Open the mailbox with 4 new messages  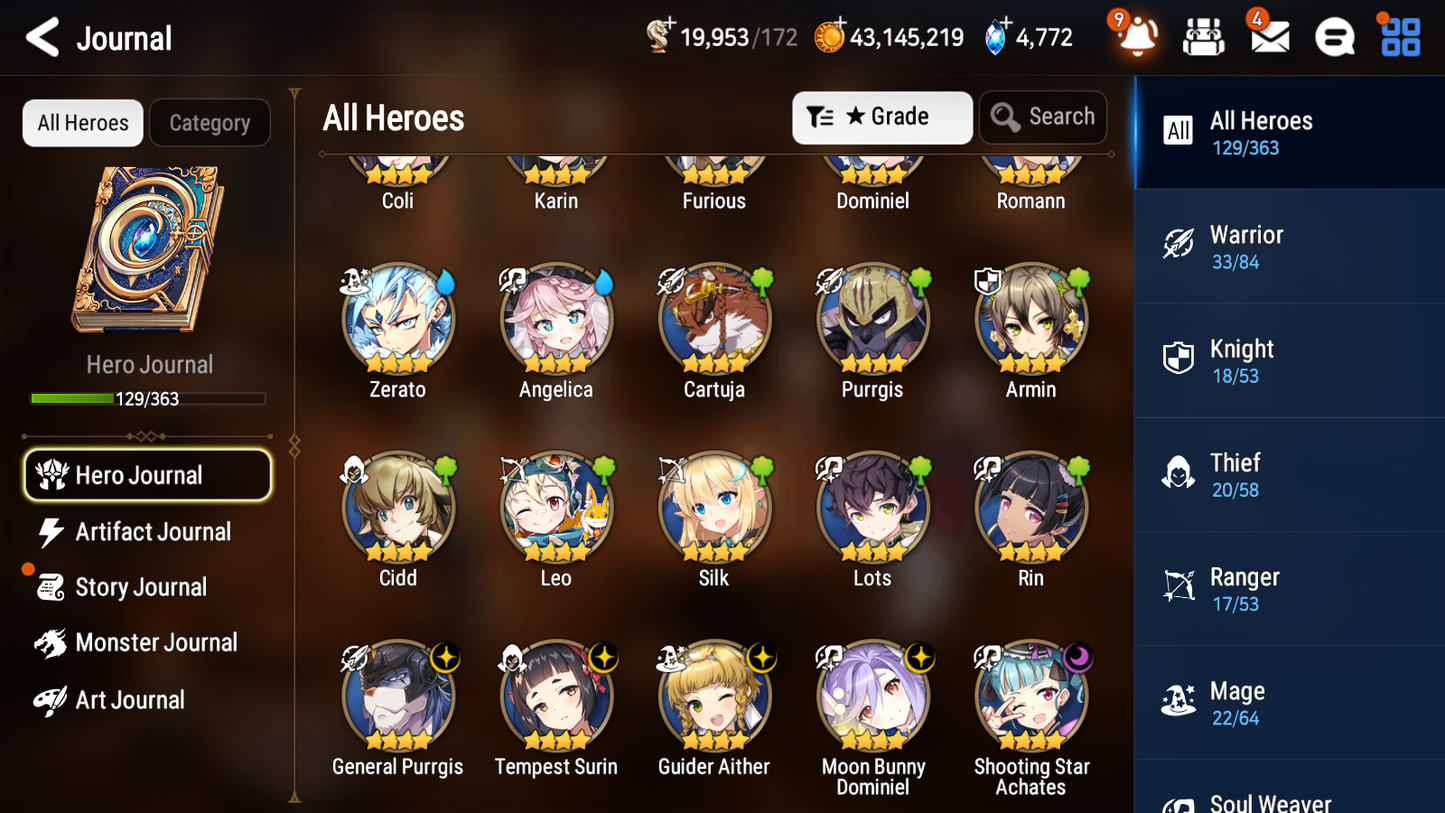1268,36
